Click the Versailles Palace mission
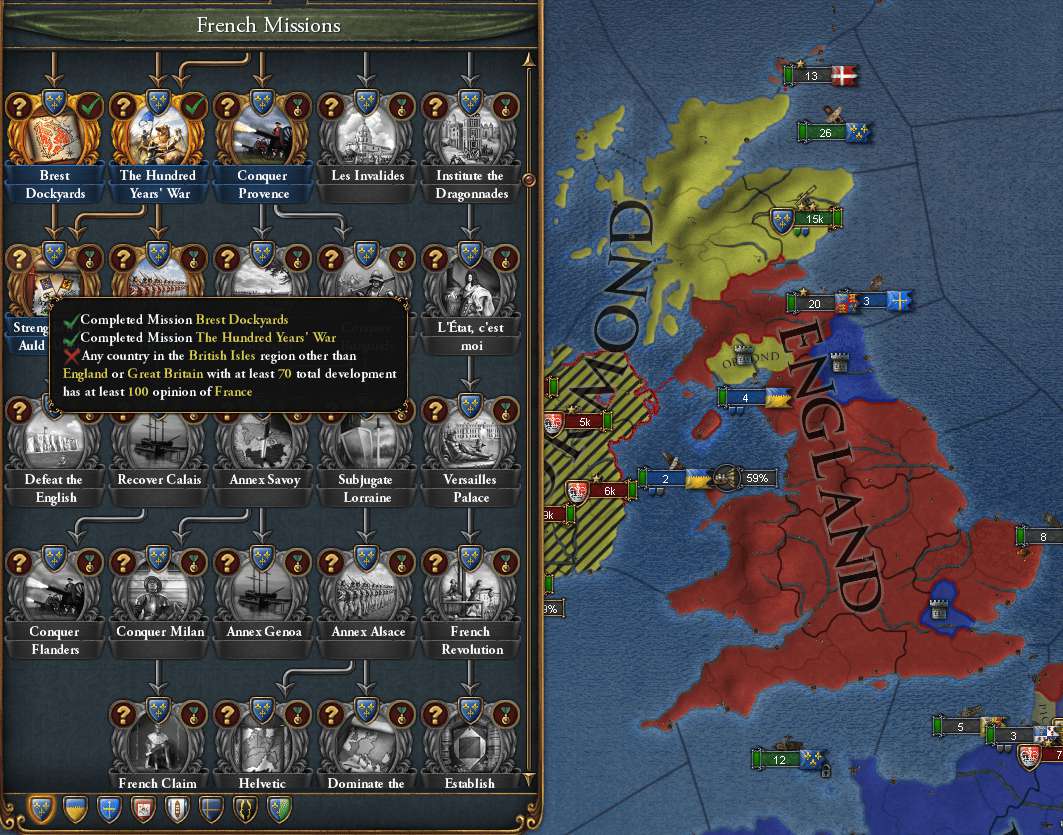The image size is (1063, 835). click(470, 438)
